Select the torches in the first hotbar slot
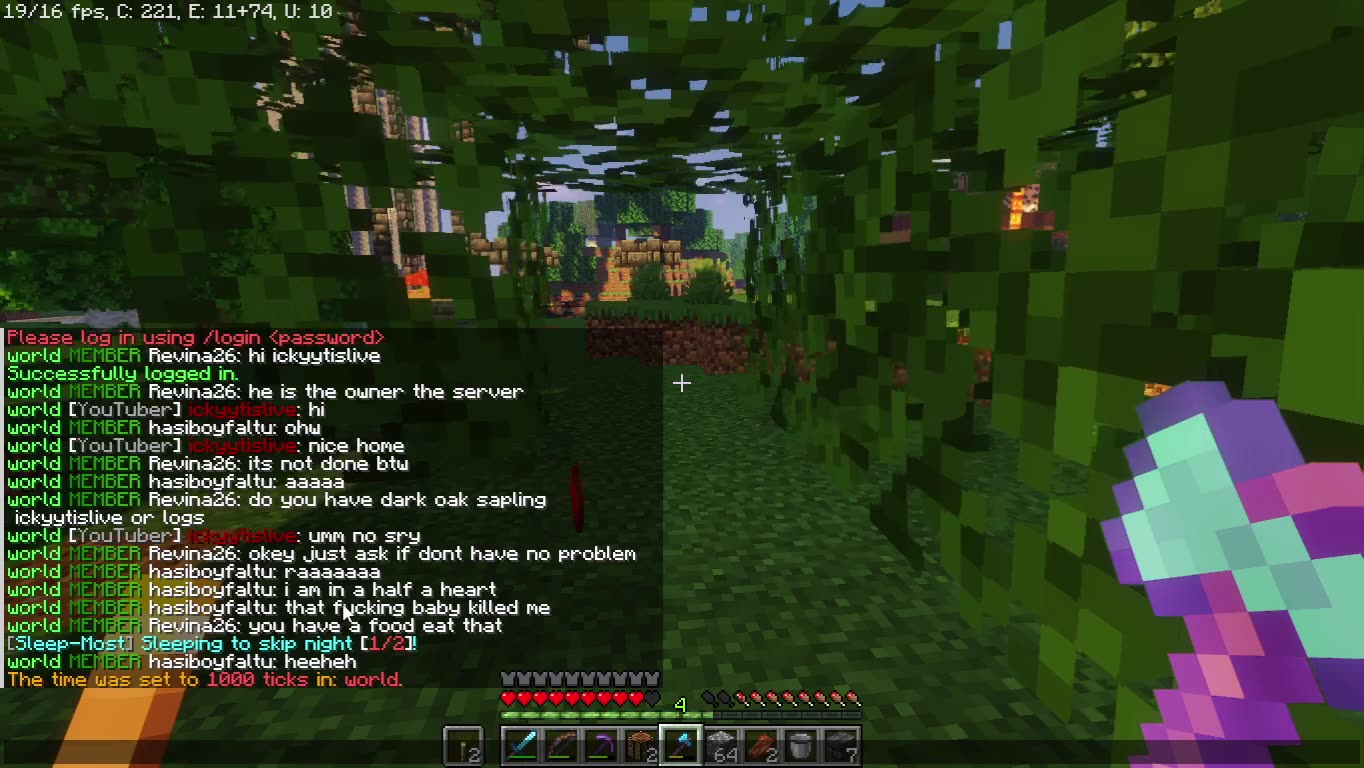The height and width of the screenshot is (768, 1364). (x=461, y=744)
